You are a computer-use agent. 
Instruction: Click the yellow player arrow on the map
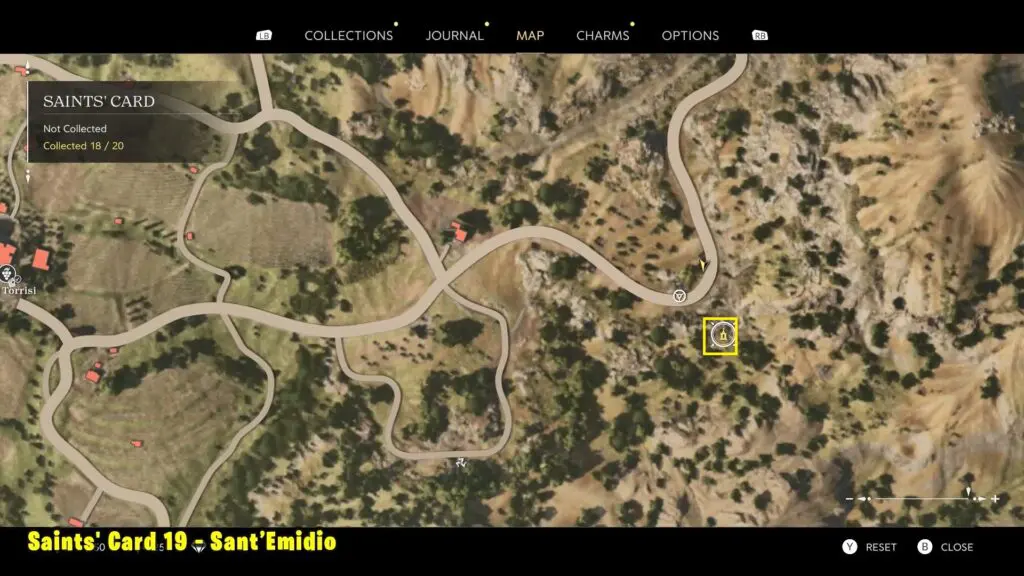pos(703,266)
